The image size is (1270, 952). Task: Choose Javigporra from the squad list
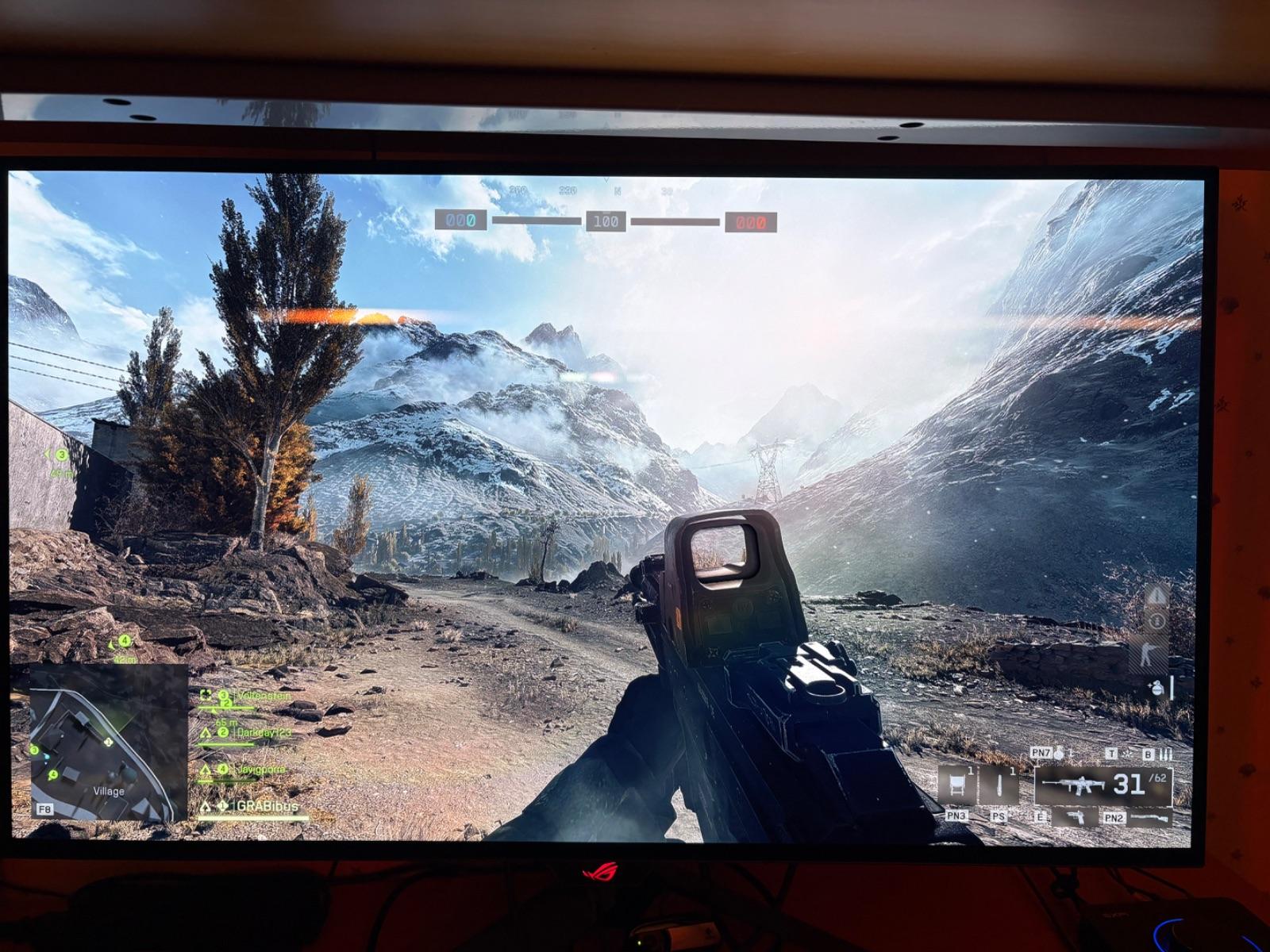pyautogui.click(x=260, y=769)
